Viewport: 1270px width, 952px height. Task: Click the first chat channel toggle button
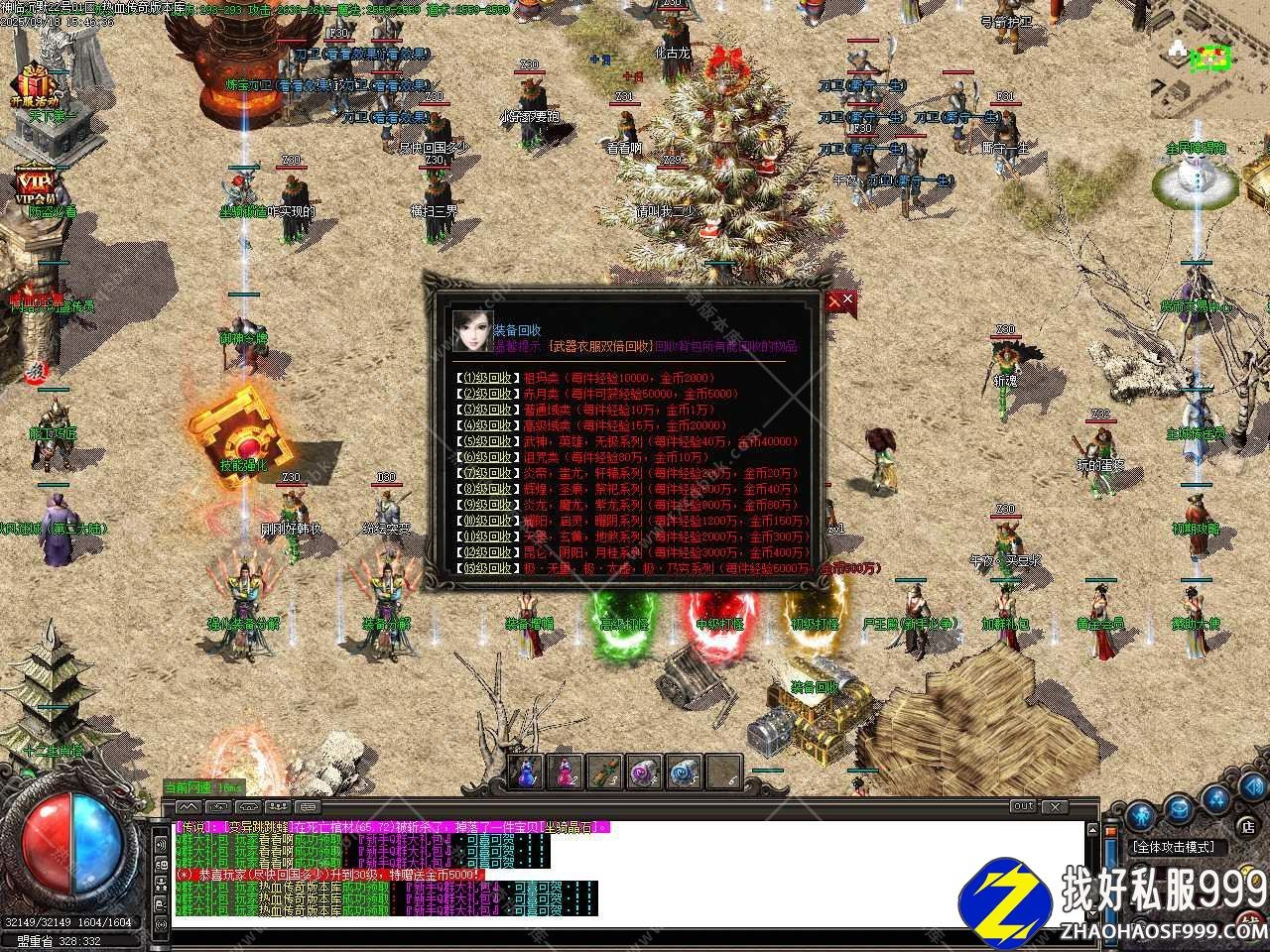189,807
